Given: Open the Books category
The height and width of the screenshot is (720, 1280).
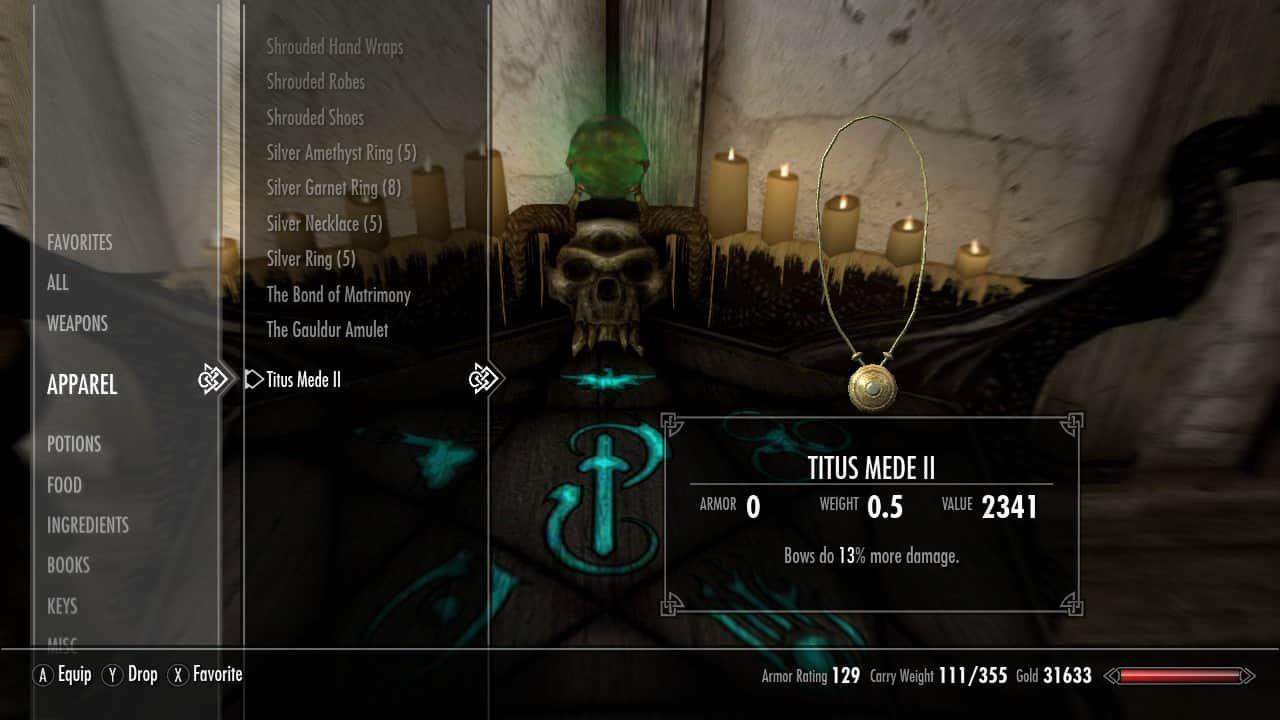Looking at the screenshot, I should tap(68, 565).
